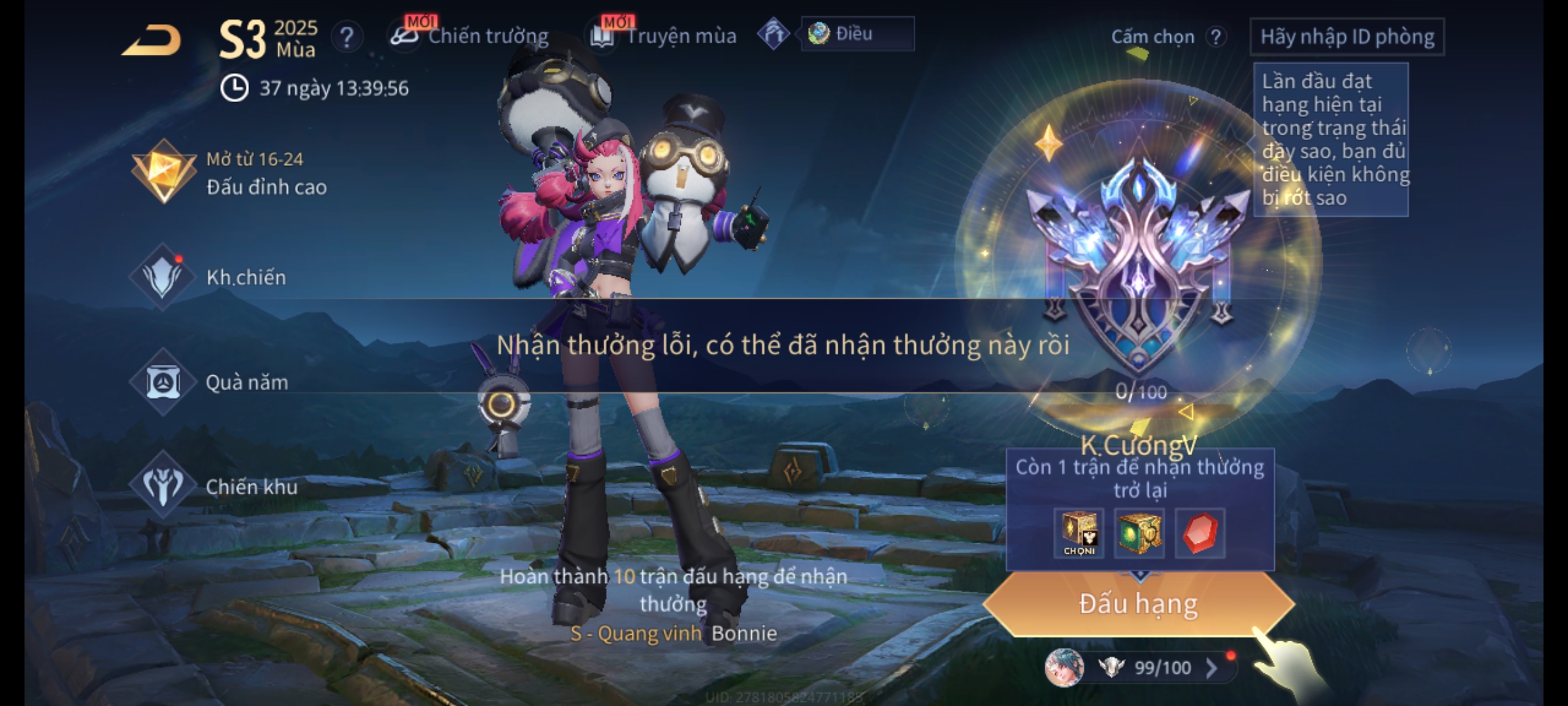This screenshot has width=1568, height=706.
Task: View the green reward chest
Action: click(x=1139, y=533)
